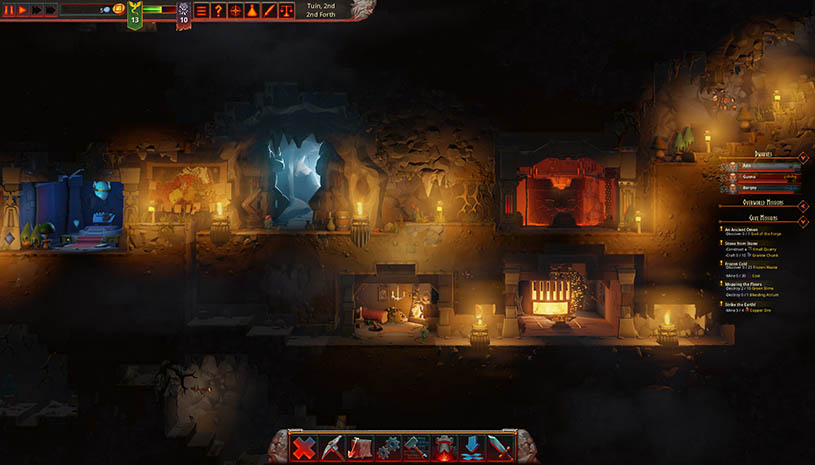
Task: Collapse the Dwarves list panel
Action: (803, 156)
